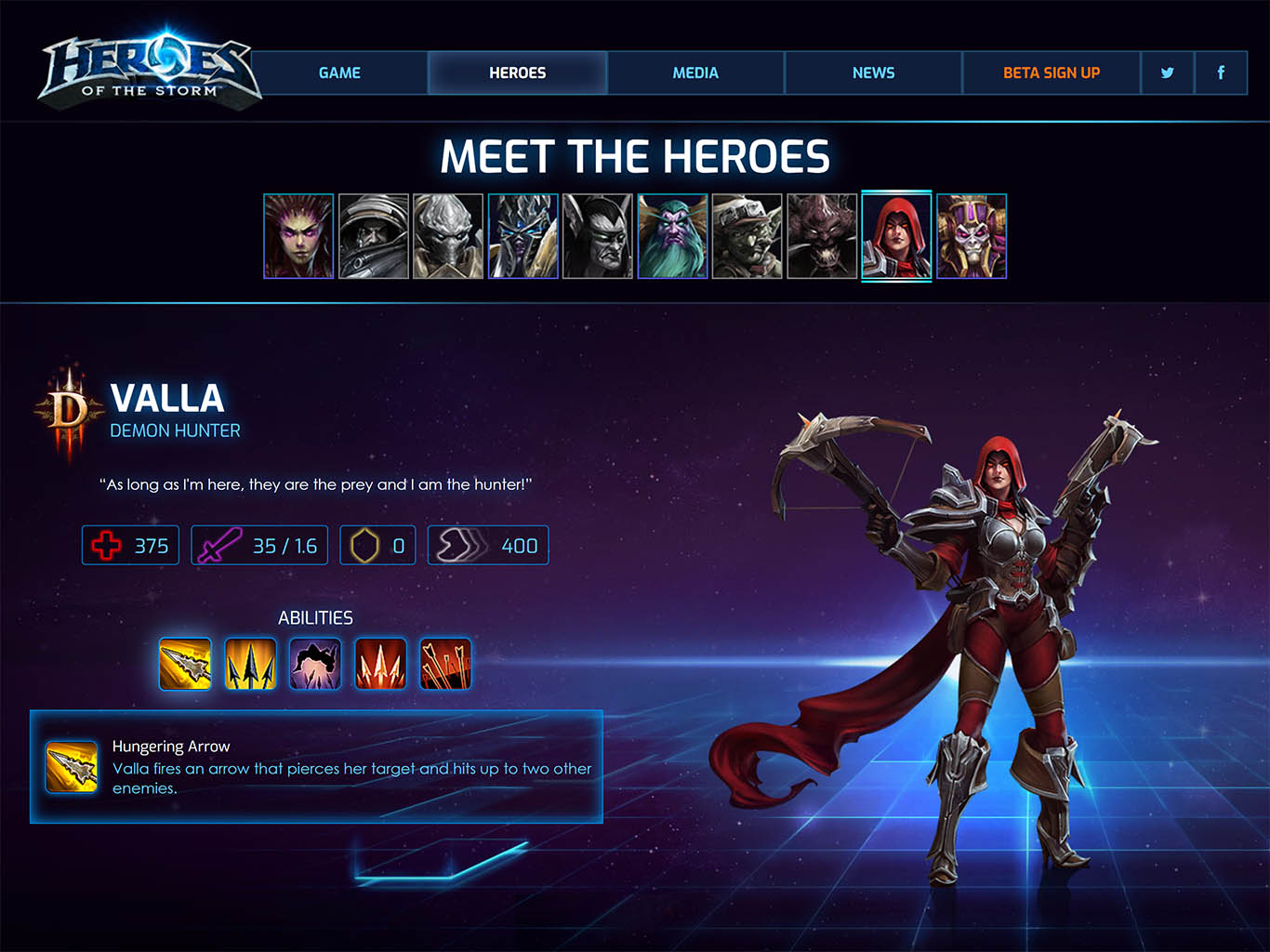Select the red-hooded Valla portrait
This screenshot has height=952, width=1270.
point(896,236)
